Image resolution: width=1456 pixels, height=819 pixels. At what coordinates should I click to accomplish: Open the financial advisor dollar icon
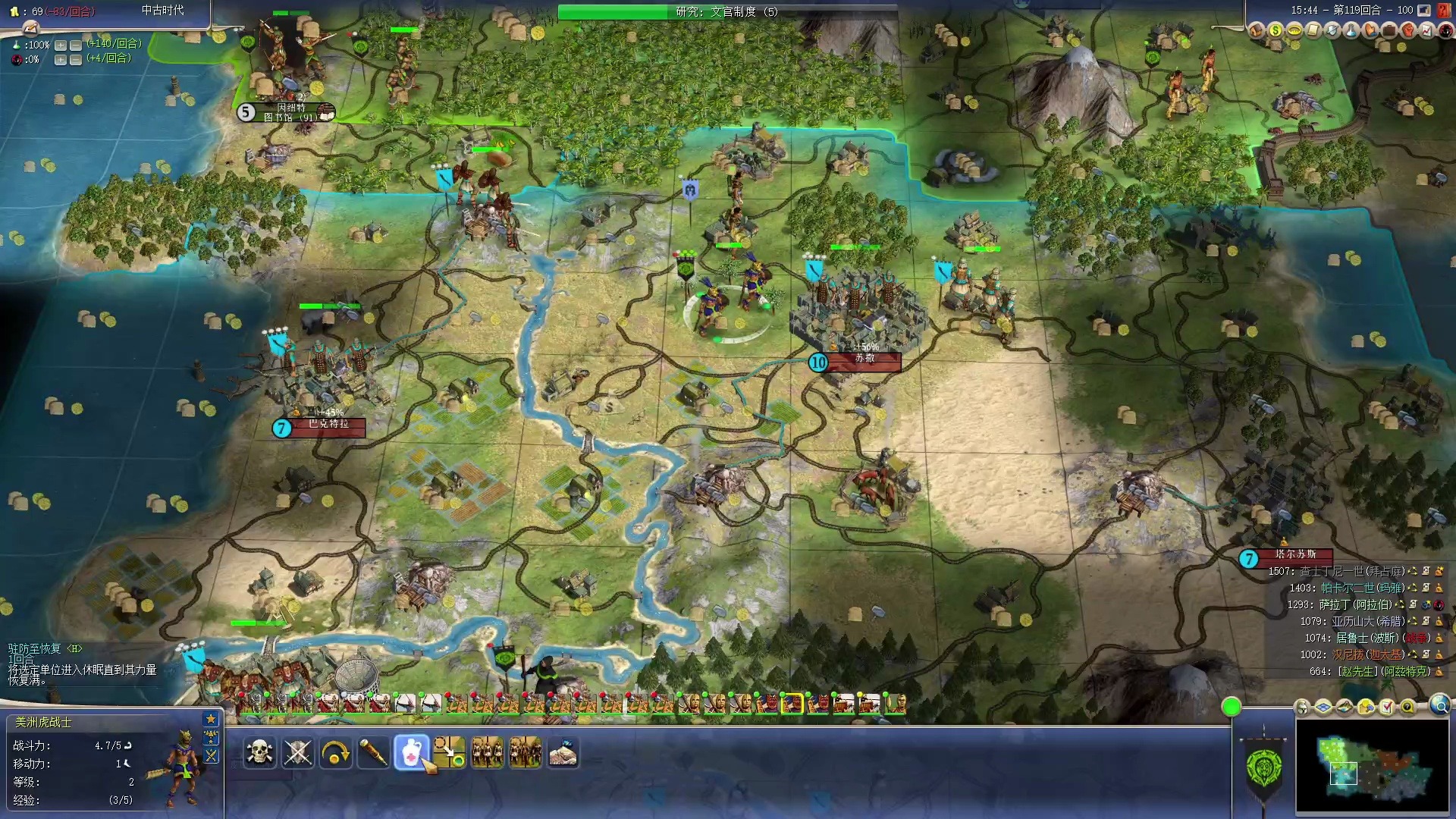click(1276, 30)
